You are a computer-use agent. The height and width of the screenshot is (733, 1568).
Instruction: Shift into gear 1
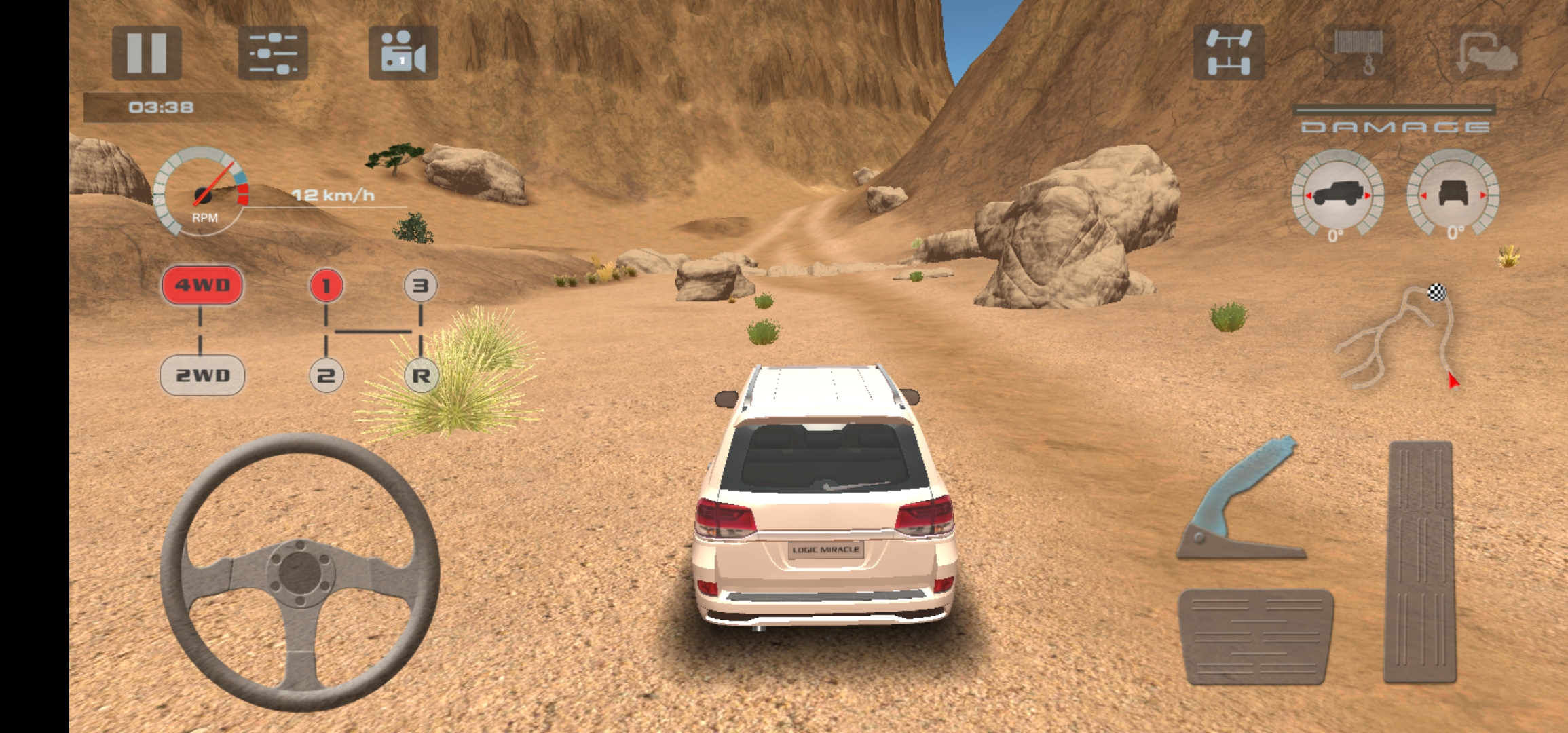coord(326,286)
